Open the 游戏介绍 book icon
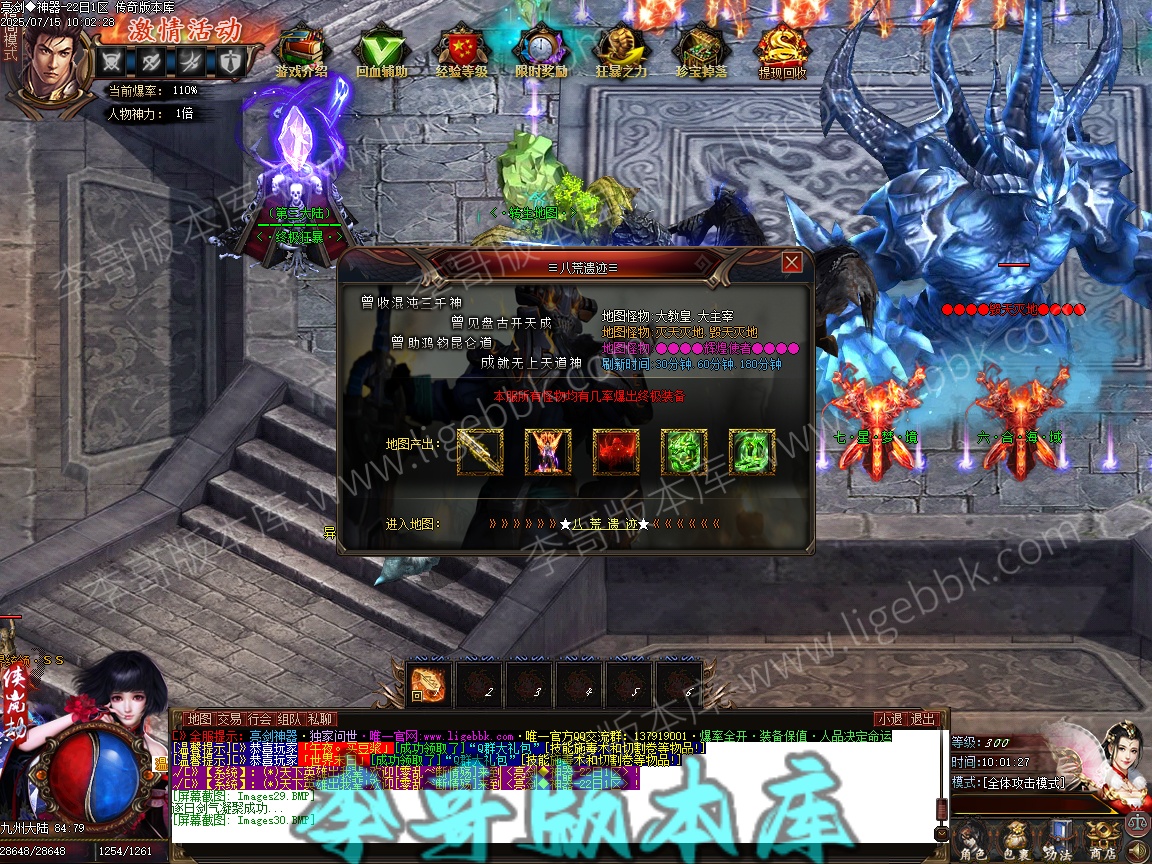 tap(301, 48)
